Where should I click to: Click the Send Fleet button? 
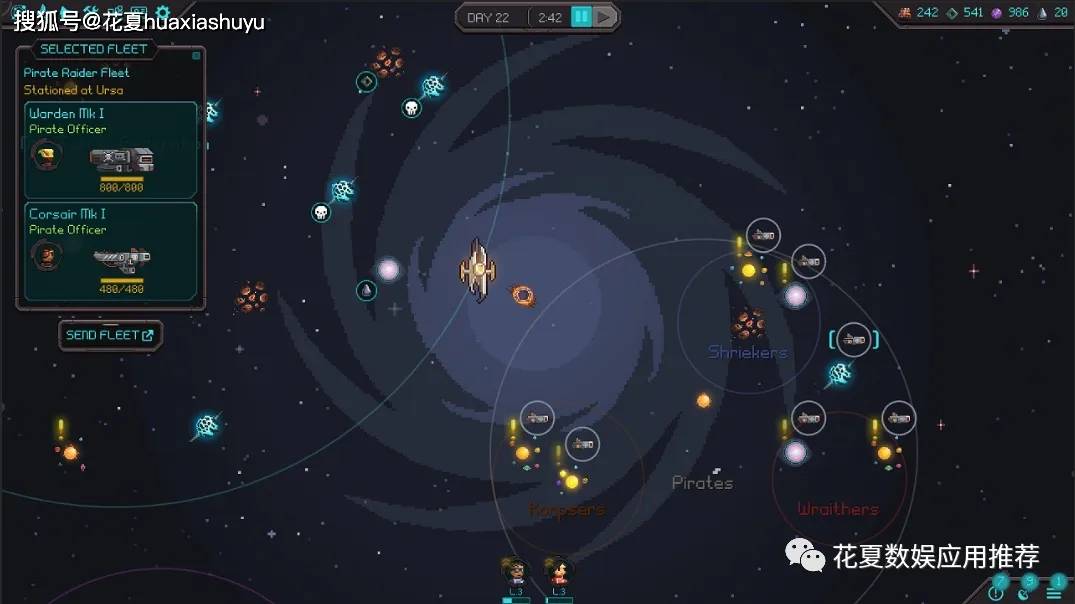pos(110,335)
